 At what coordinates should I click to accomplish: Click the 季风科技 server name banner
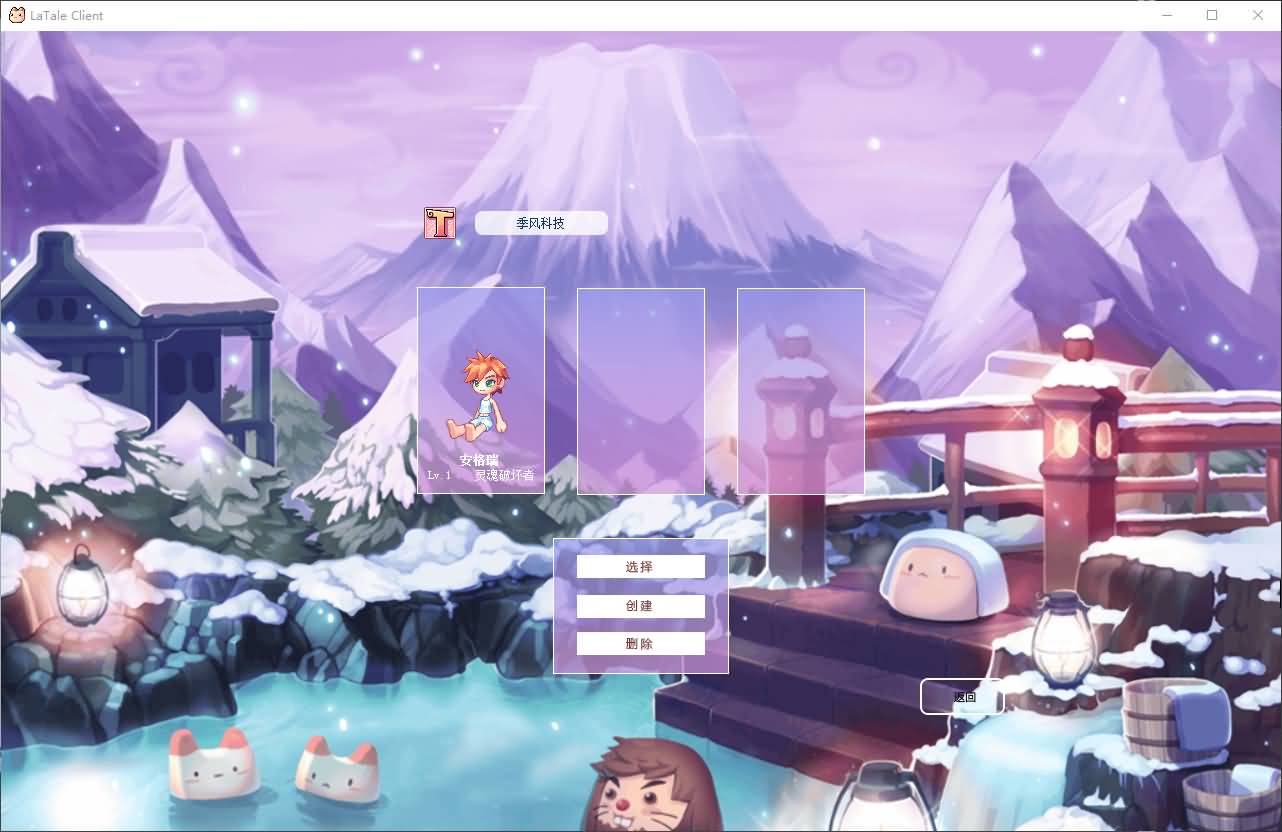coord(541,222)
